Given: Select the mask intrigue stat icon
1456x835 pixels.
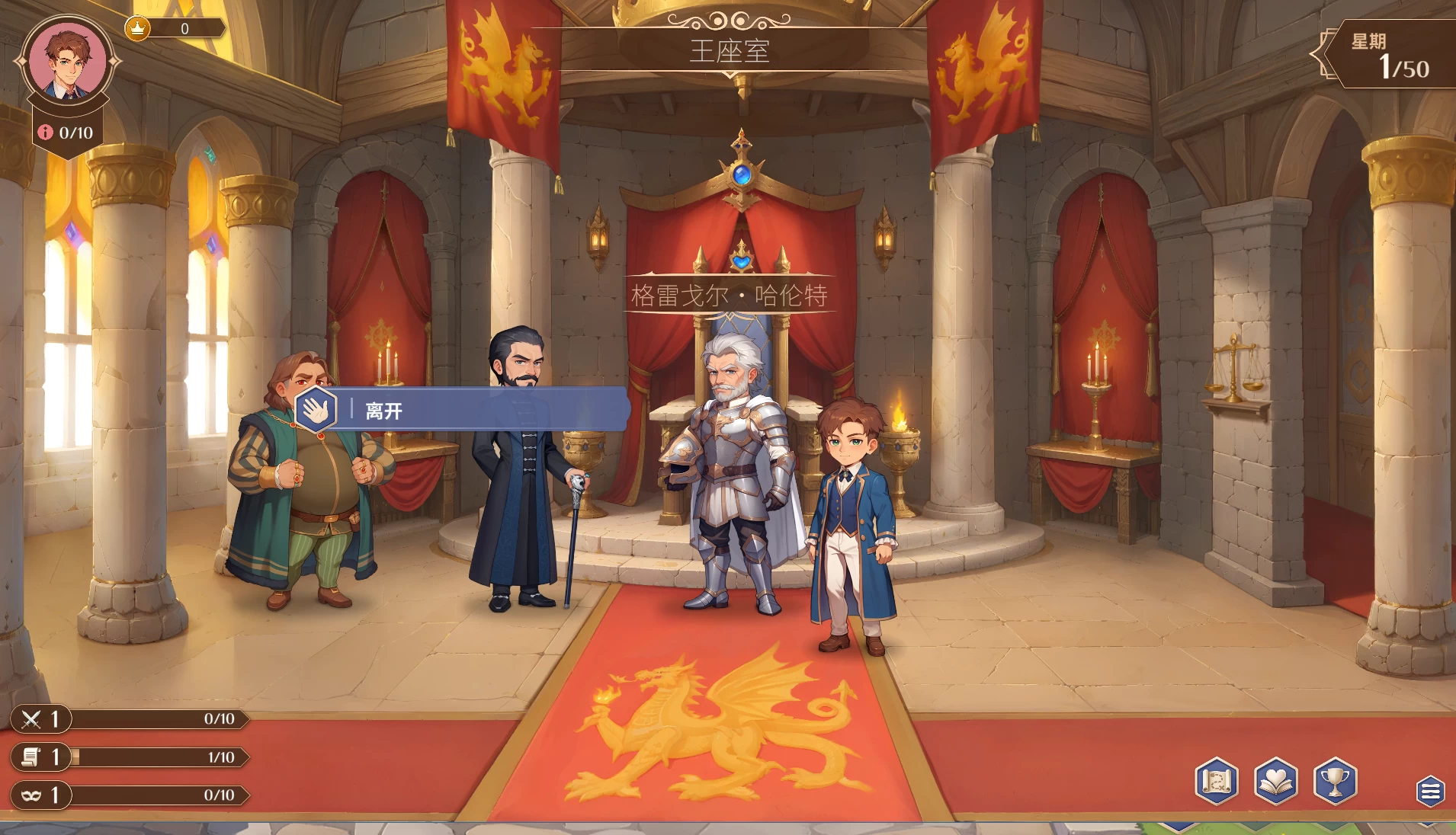Looking at the screenshot, I should [32, 795].
